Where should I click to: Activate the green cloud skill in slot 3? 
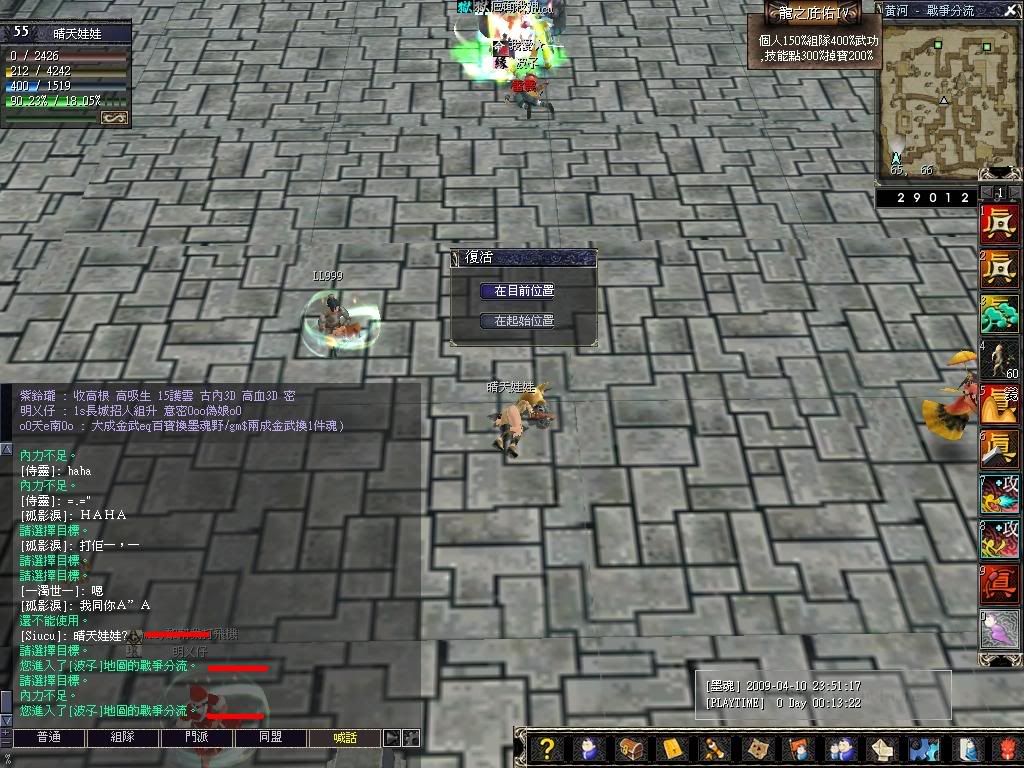pos(999,315)
